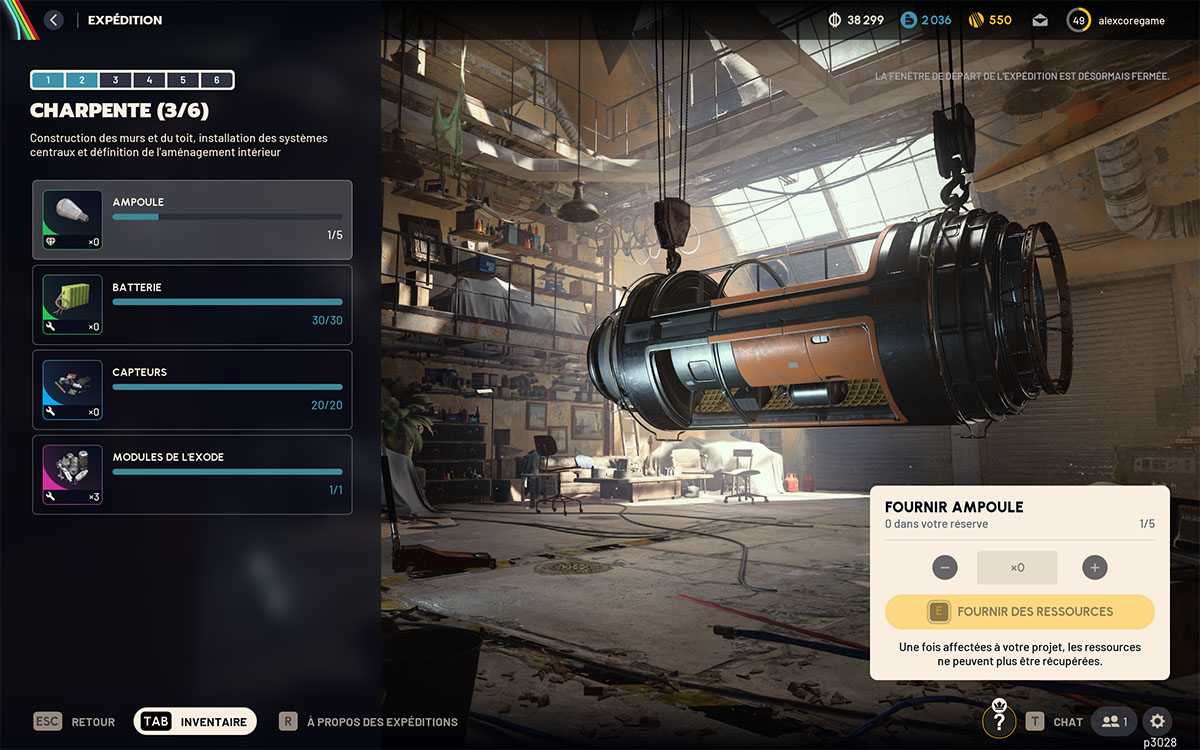Open the party members icon
Screen dimensions: 1200x750
pos(1113,721)
